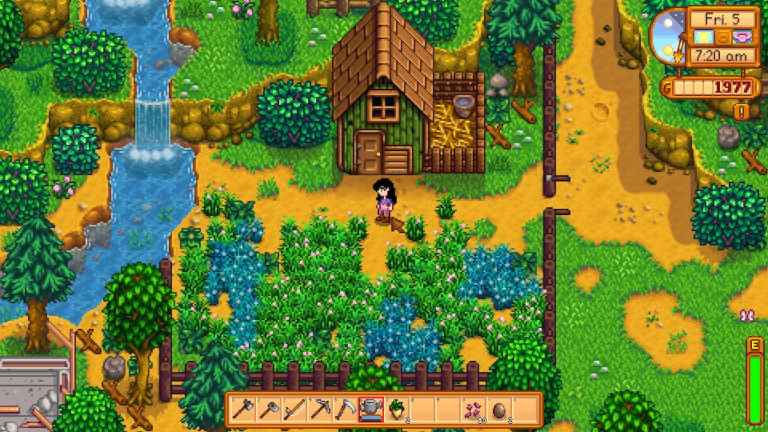Select the round brown item slot
The image size is (768, 432).
pyautogui.click(x=497, y=409)
